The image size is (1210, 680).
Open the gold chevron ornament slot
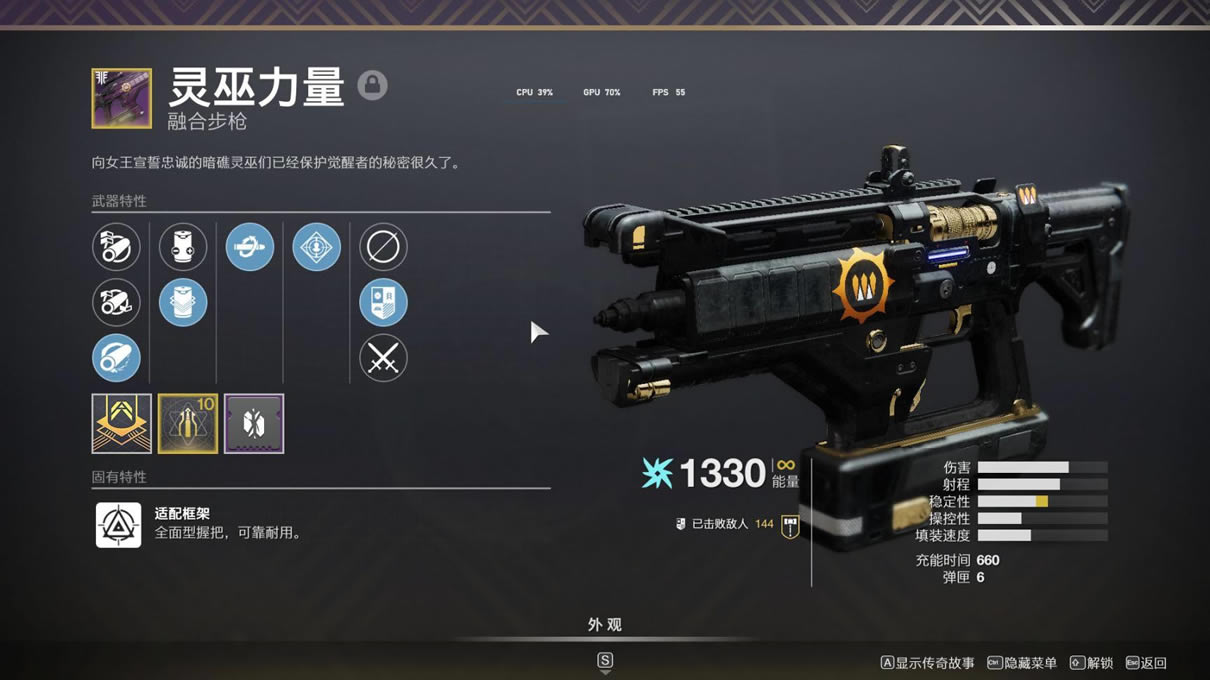[x=122, y=423]
